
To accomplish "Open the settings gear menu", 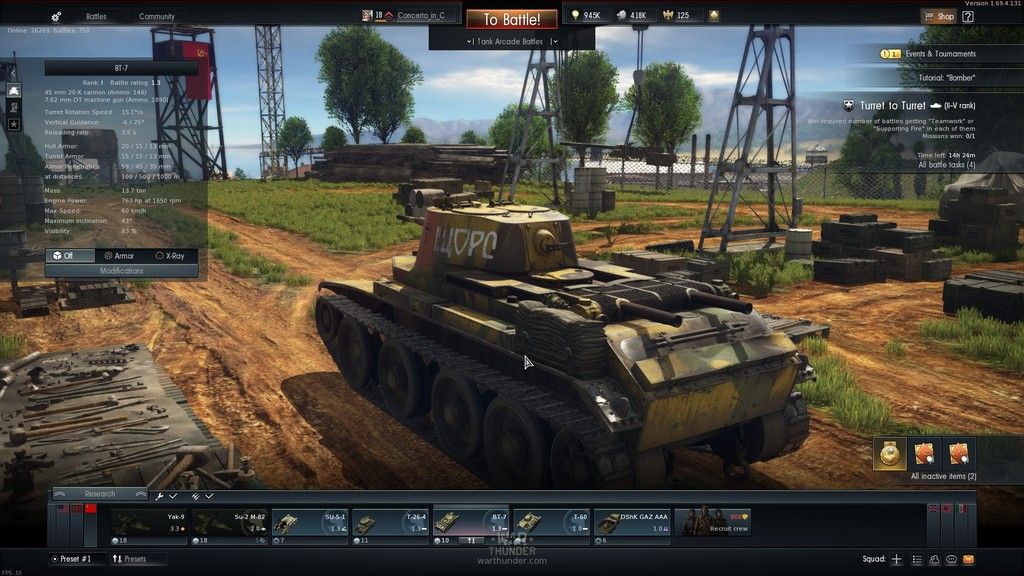I will click(56, 17).
